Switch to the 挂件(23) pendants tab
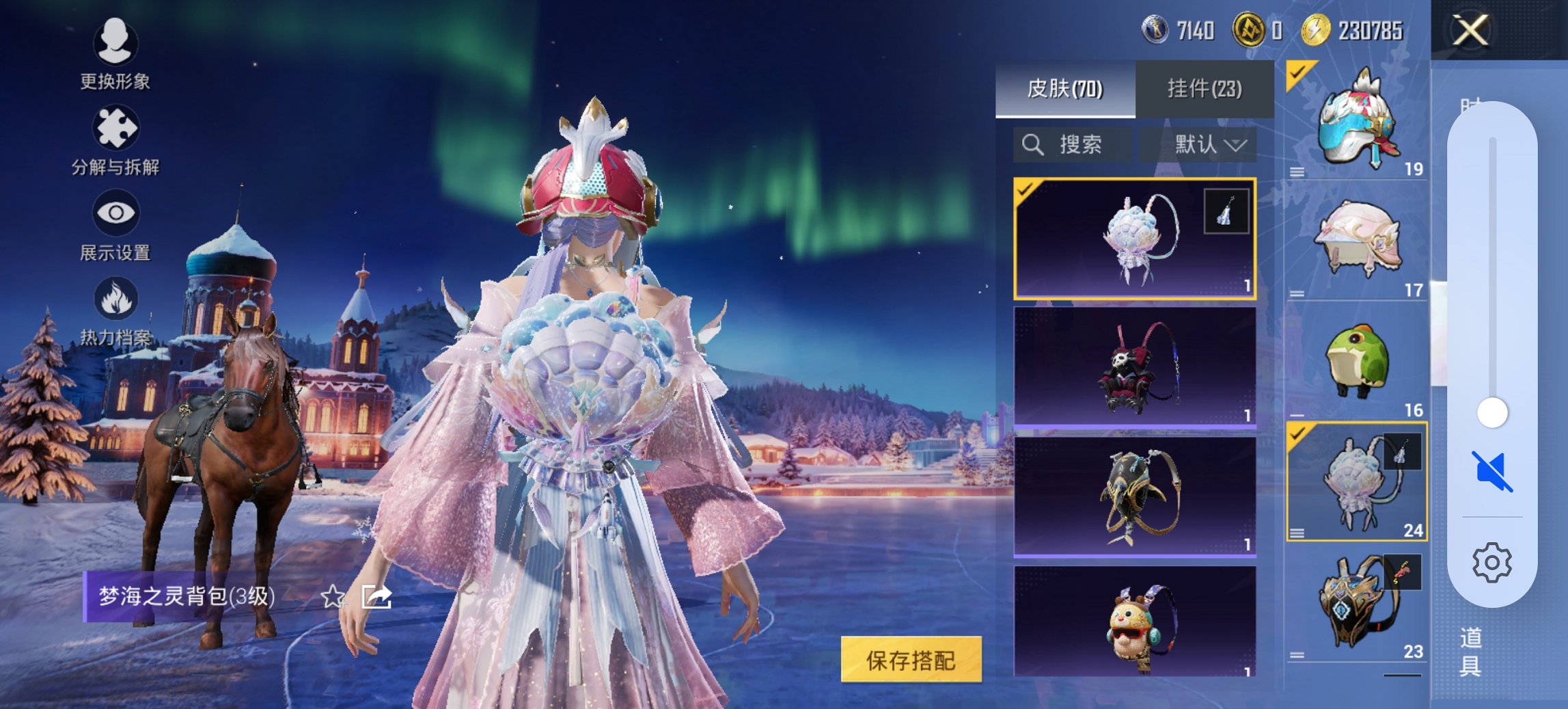This screenshot has width=1568, height=709. click(x=1204, y=89)
